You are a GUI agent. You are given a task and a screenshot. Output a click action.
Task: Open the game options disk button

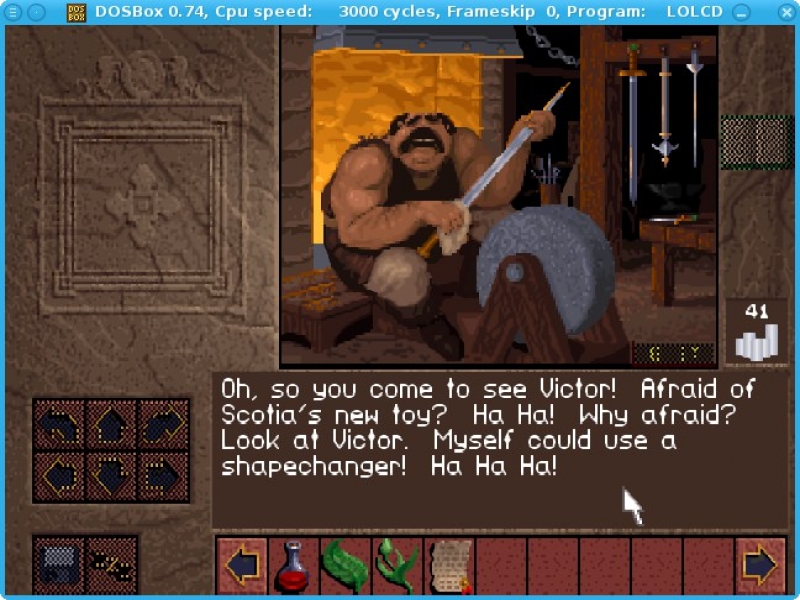[59, 566]
